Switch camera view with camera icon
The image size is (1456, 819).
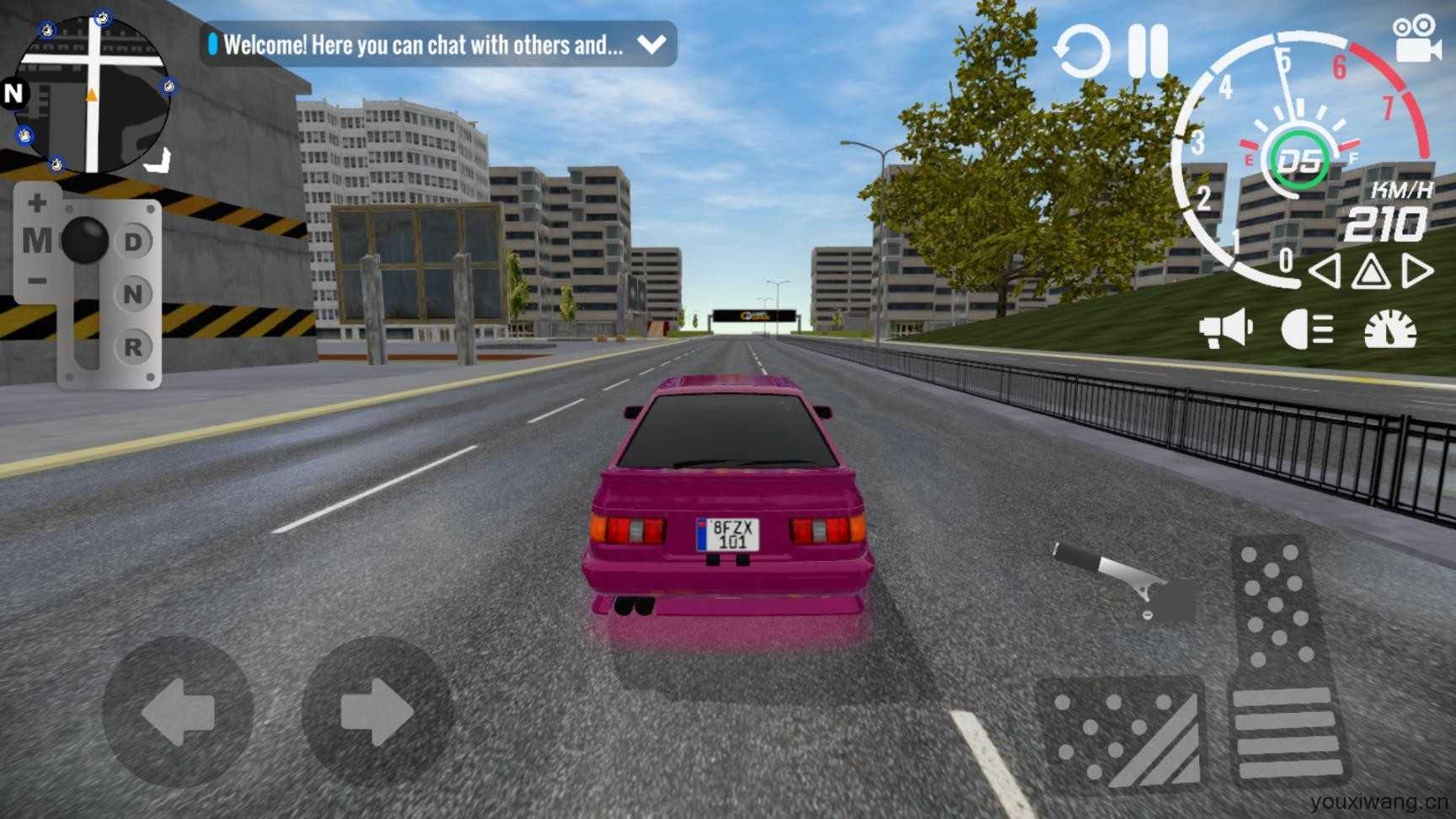point(1416,39)
